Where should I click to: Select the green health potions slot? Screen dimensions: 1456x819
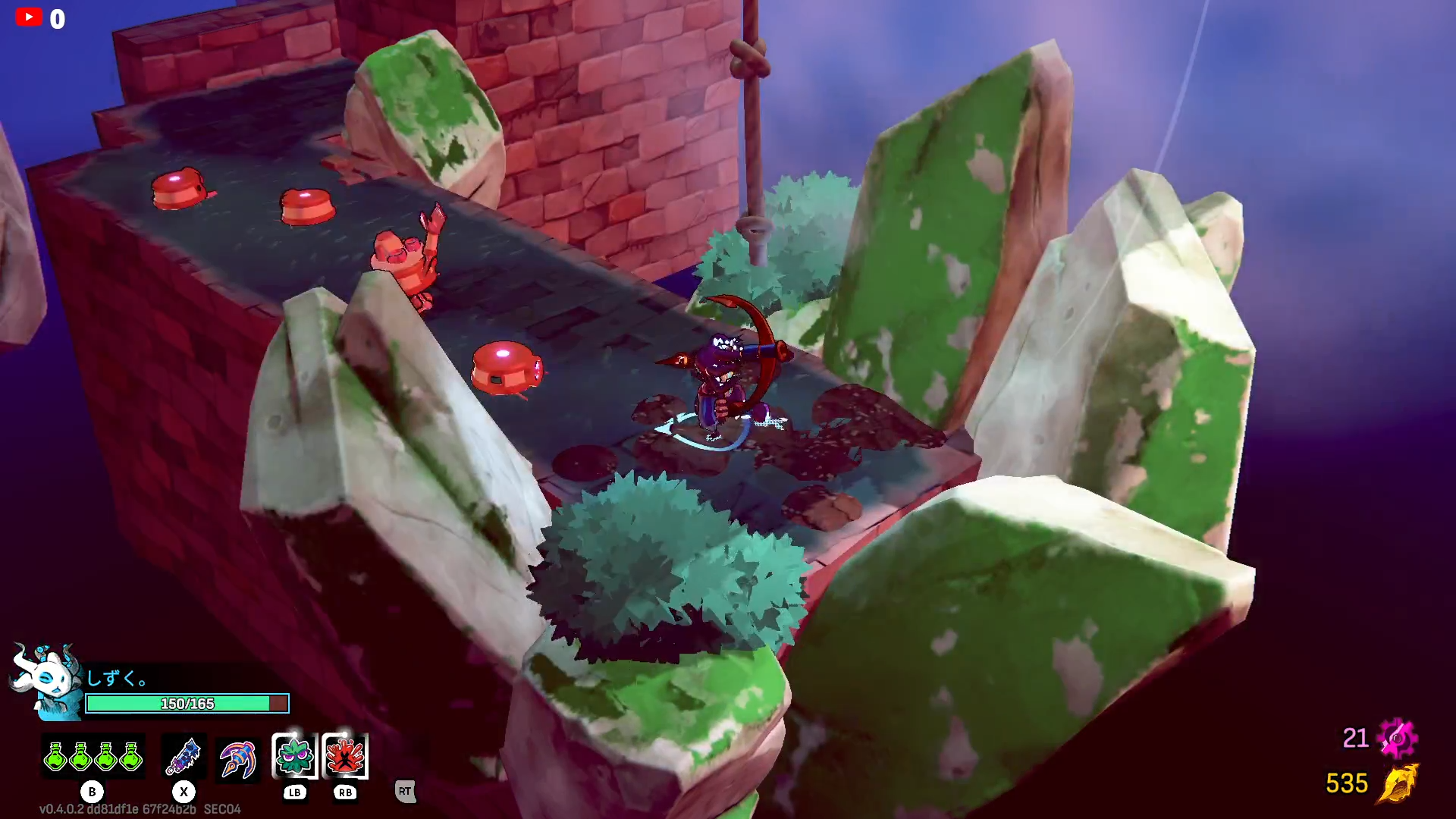point(93,757)
